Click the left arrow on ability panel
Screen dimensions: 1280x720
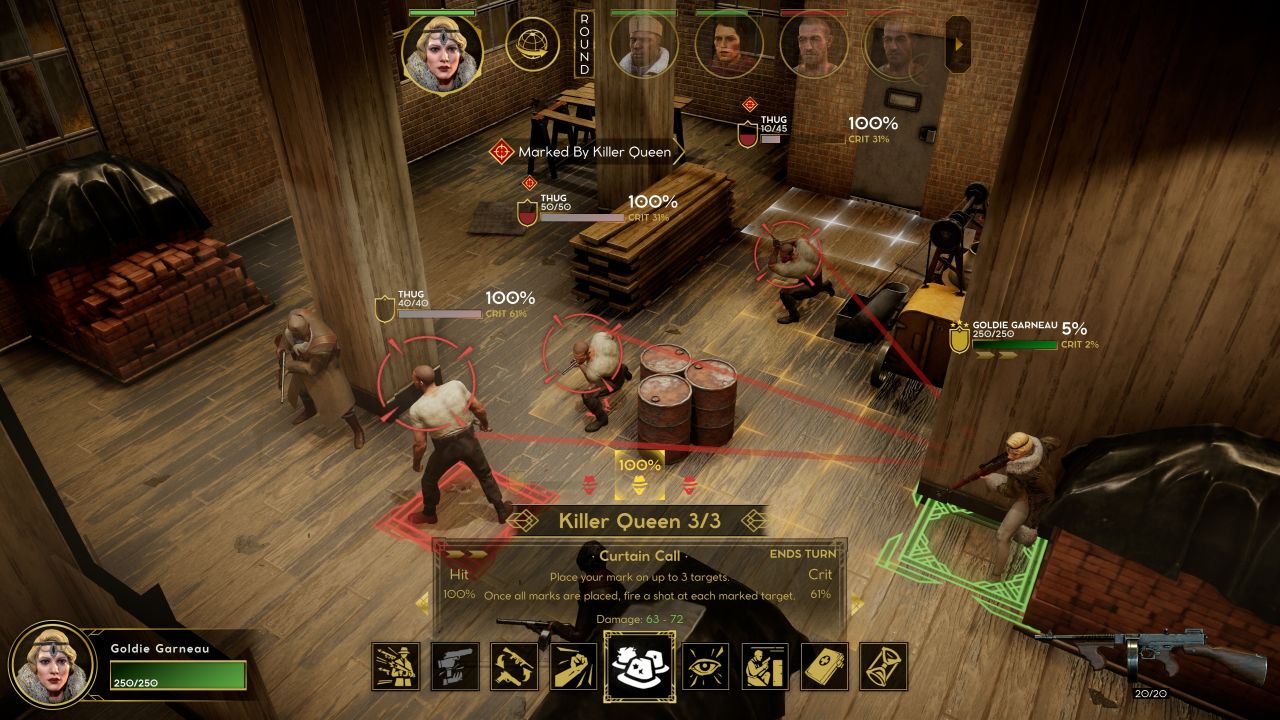coord(422,604)
